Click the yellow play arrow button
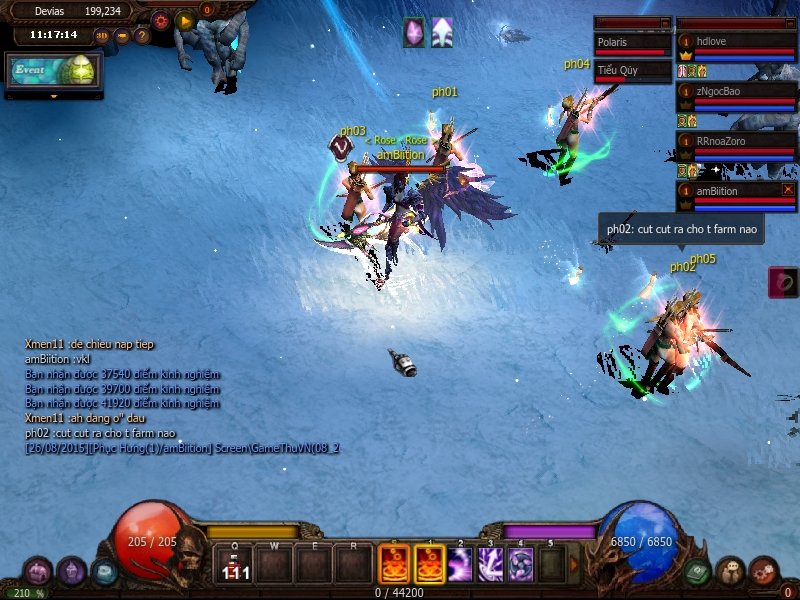 pos(185,20)
